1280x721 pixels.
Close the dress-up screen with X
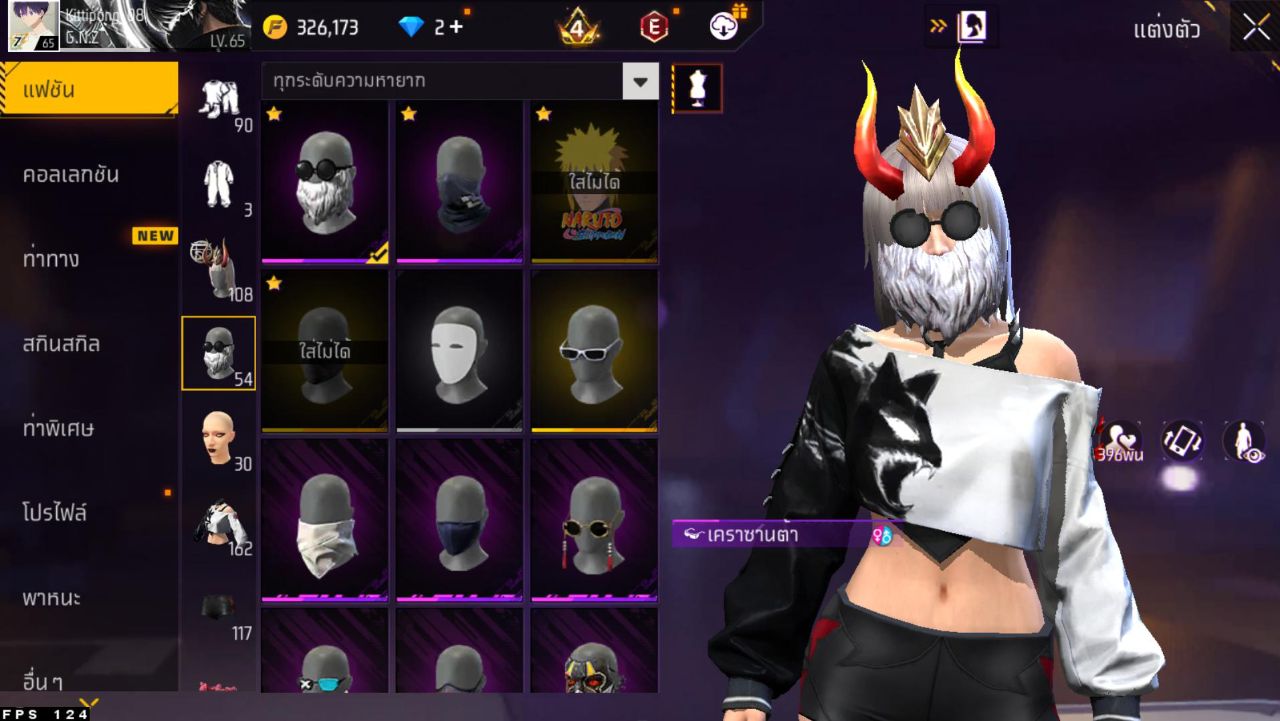[x=1256, y=27]
